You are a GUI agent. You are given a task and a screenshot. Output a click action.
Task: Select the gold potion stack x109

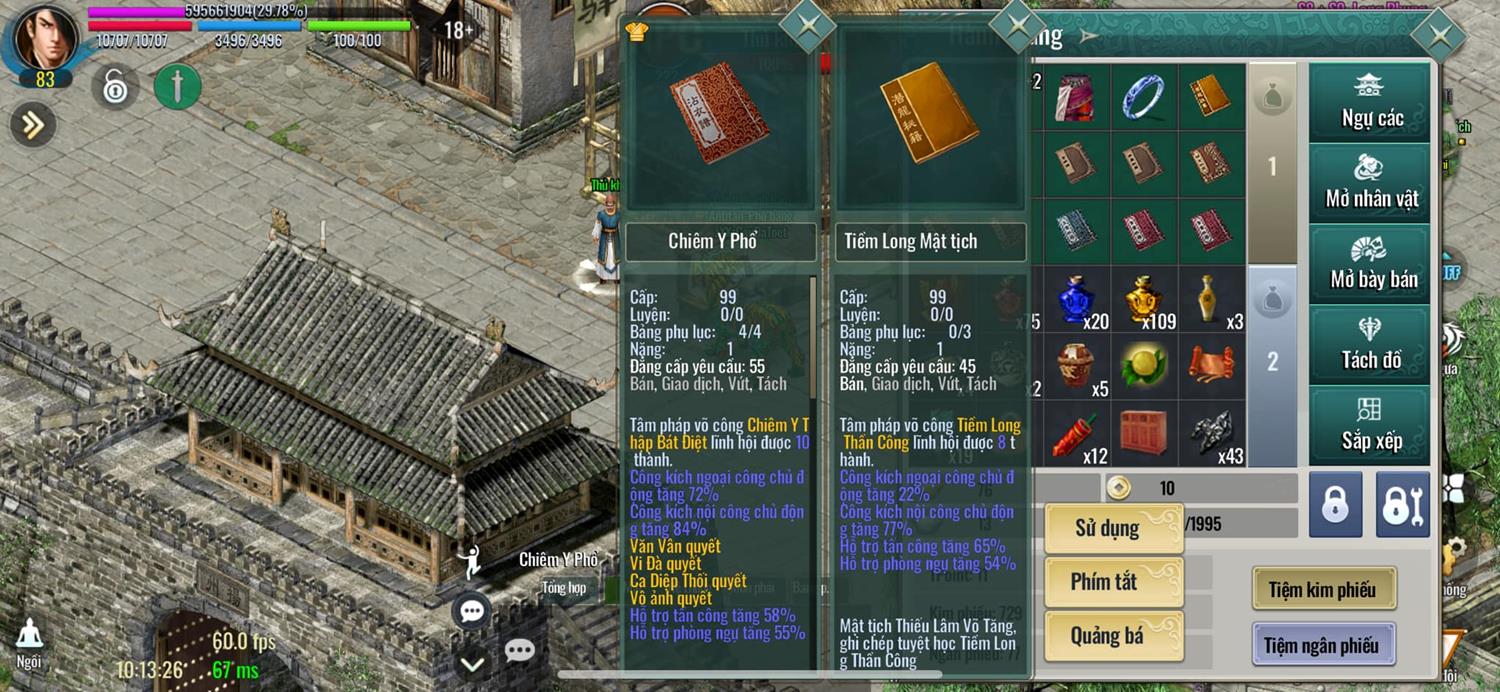point(1143,300)
